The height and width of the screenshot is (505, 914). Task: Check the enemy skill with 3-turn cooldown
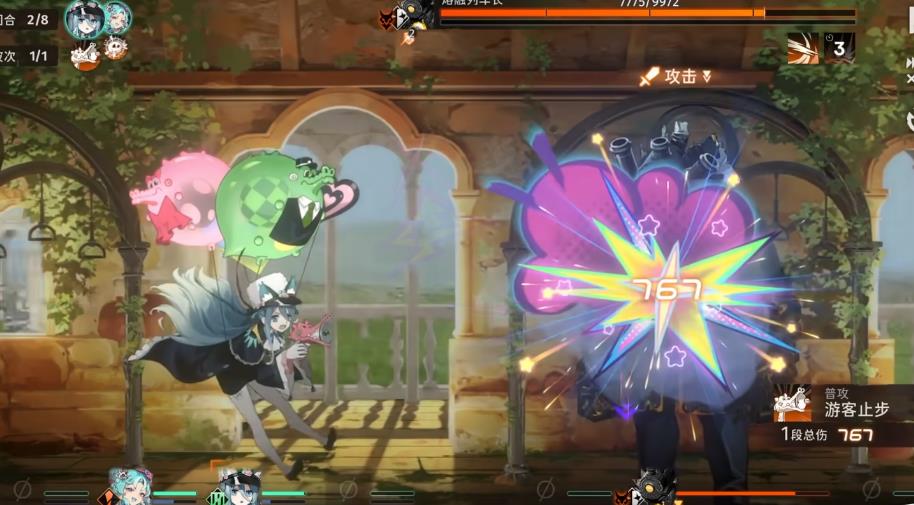tap(839, 47)
